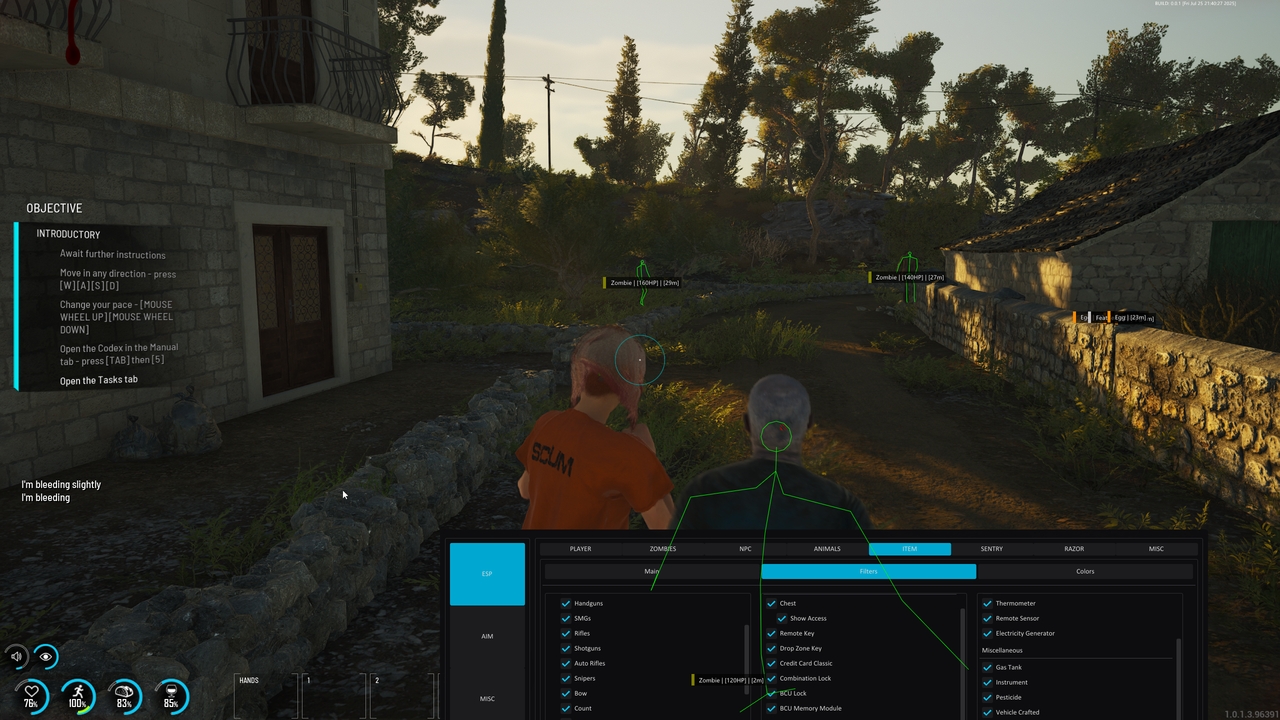Click the stamina runner icon
The width and height of the screenshot is (1280, 720).
point(78,691)
